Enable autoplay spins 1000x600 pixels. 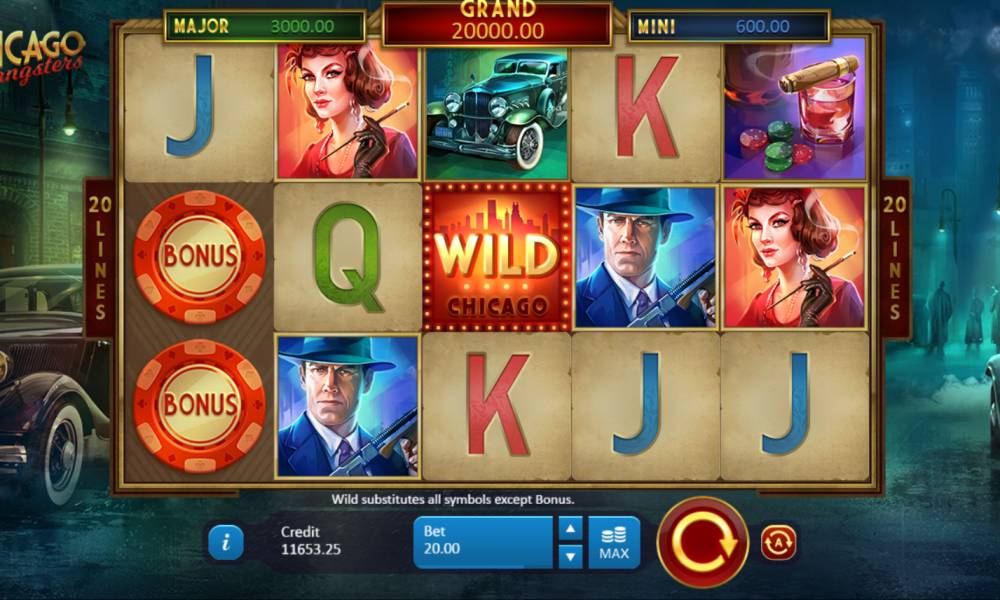click(x=778, y=542)
